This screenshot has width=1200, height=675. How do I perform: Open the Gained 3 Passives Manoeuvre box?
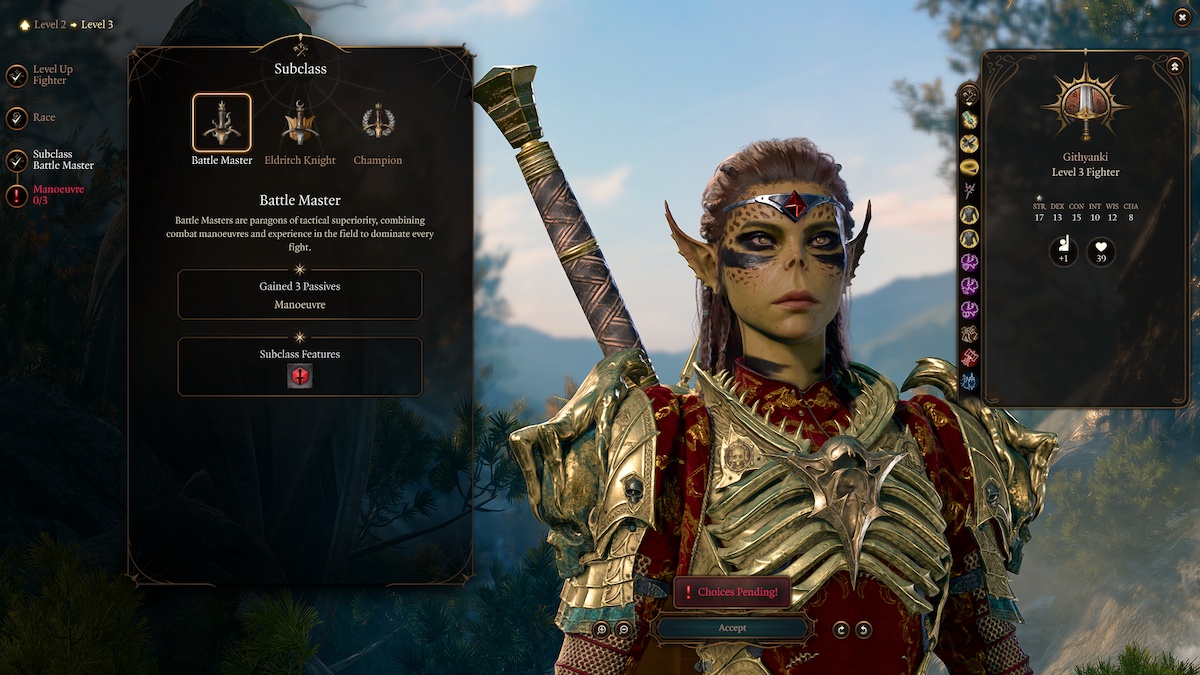click(x=300, y=294)
